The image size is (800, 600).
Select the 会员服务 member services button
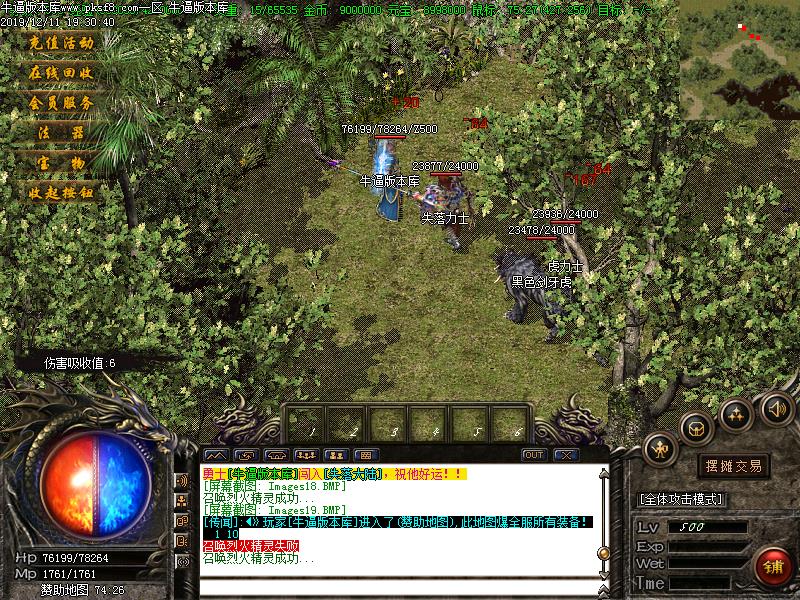tap(61, 103)
